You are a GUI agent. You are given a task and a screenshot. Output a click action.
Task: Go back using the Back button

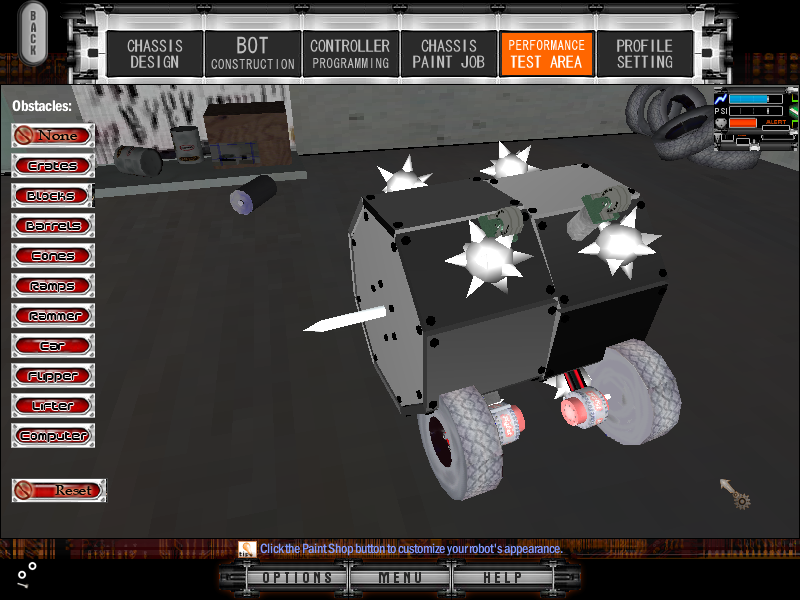tap(34, 36)
